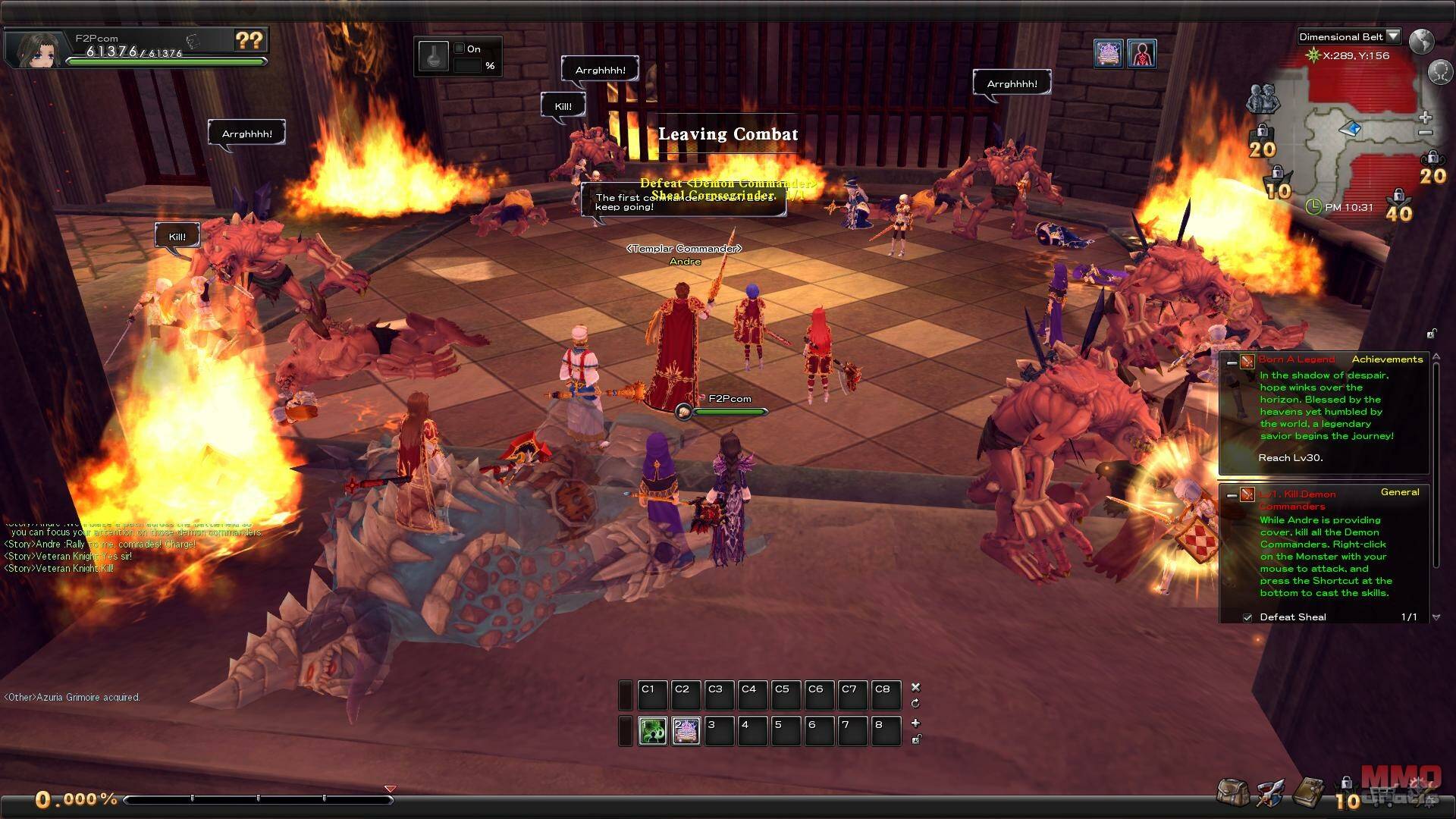Open the friends icon beside the minimap

pyautogui.click(x=1263, y=99)
